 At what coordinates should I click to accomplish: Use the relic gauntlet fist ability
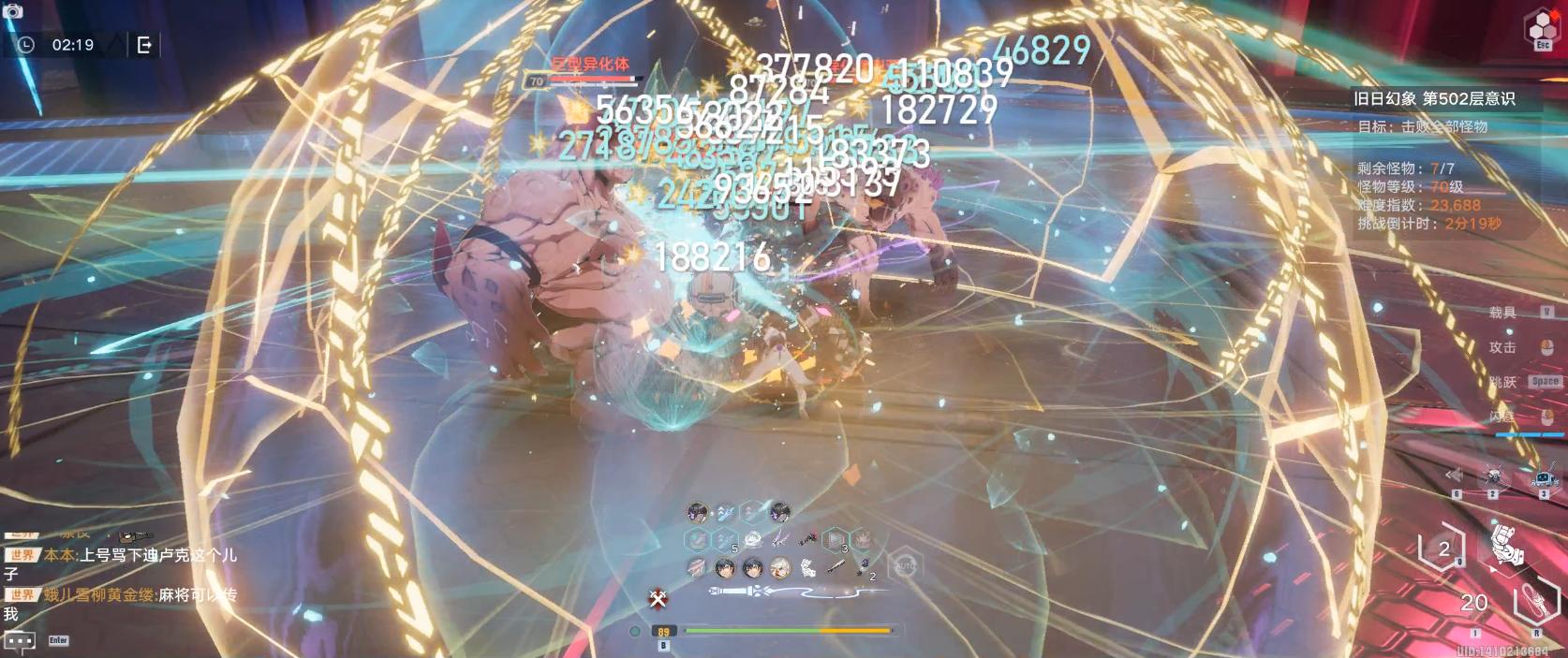[1507, 545]
